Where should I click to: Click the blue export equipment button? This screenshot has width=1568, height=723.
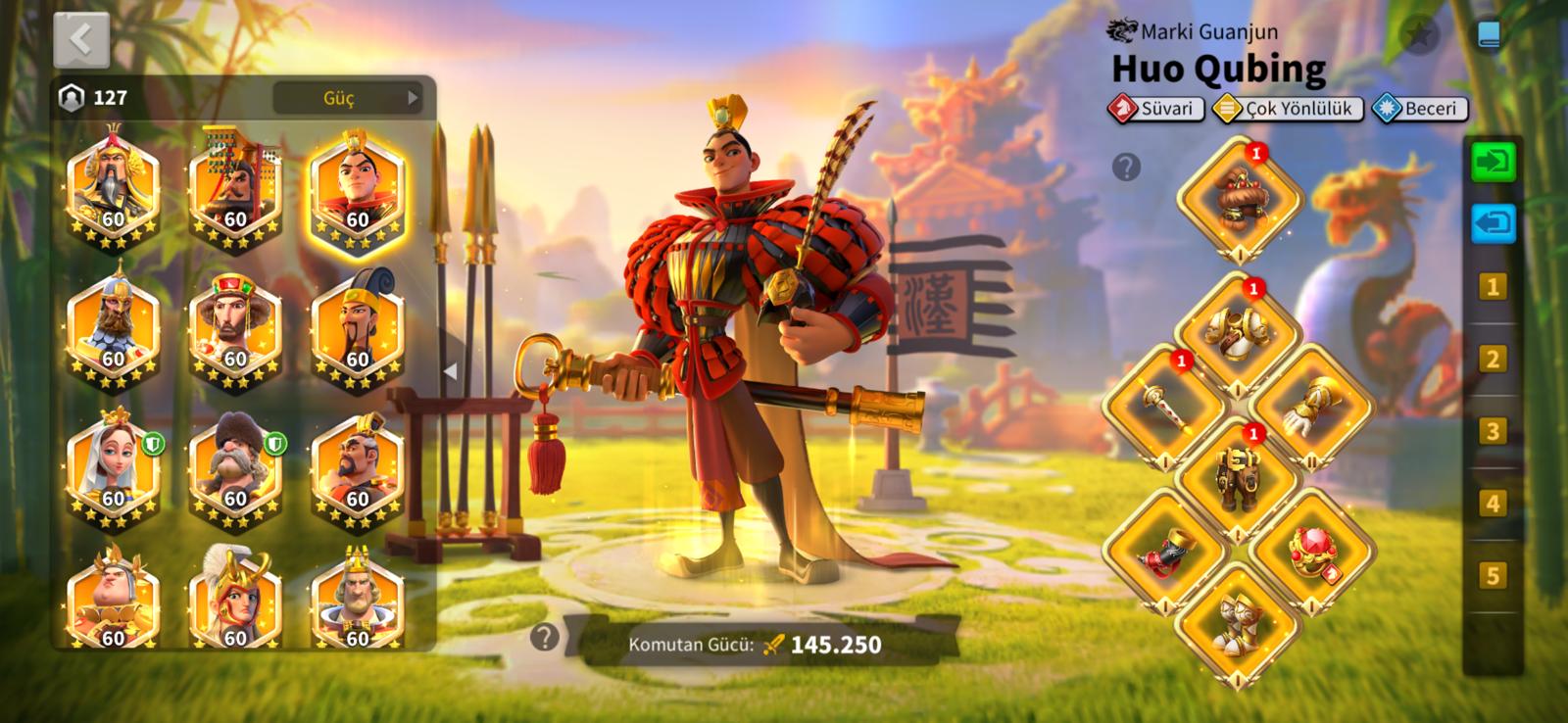[1493, 223]
